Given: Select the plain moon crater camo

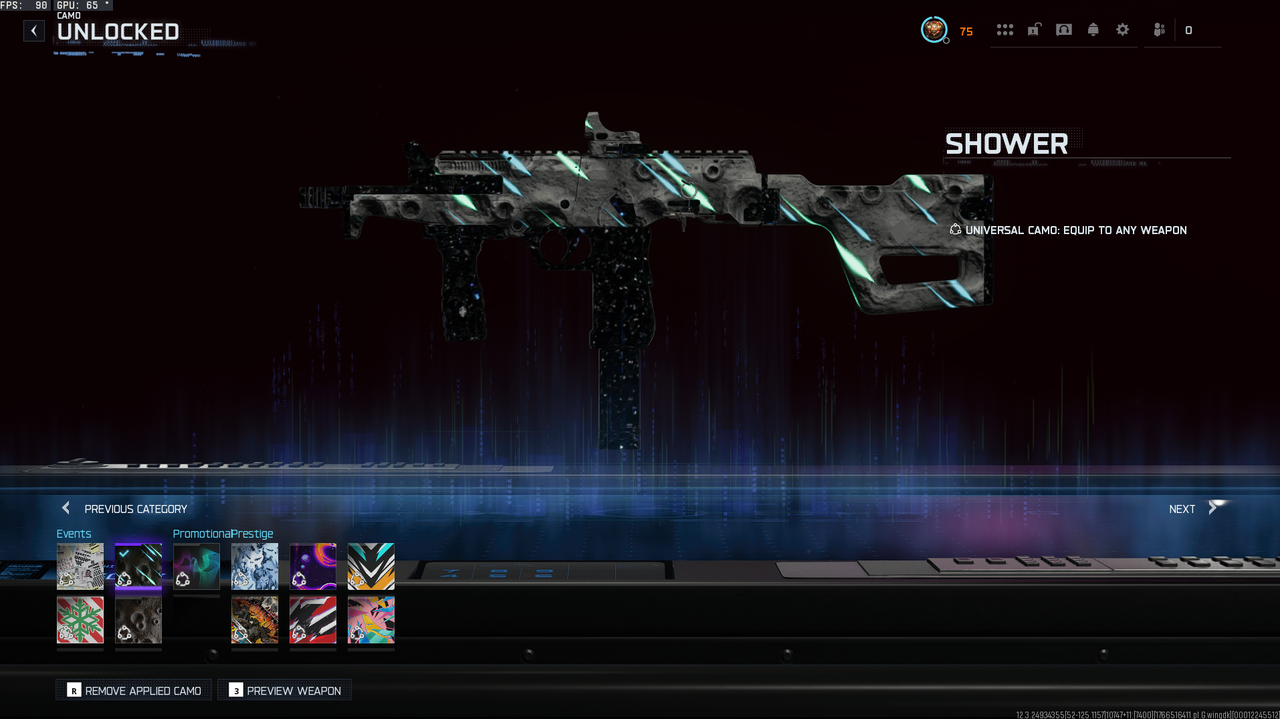Looking at the screenshot, I should tap(138, 620).
